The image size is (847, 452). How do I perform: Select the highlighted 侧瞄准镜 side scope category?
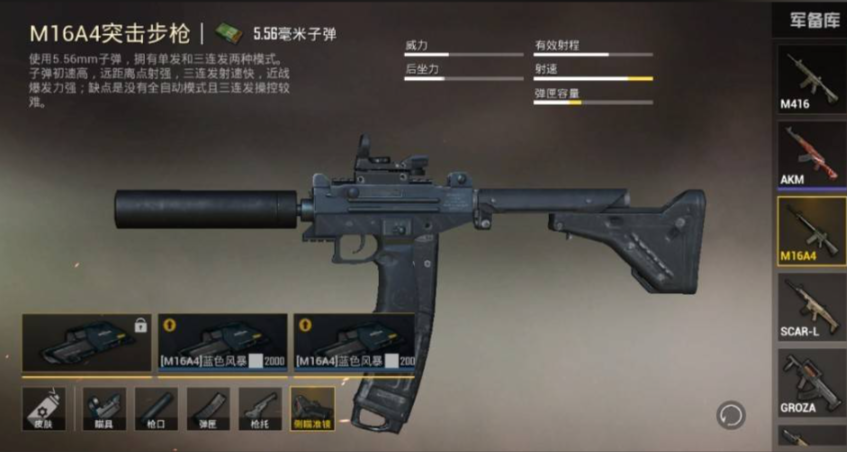313,409
